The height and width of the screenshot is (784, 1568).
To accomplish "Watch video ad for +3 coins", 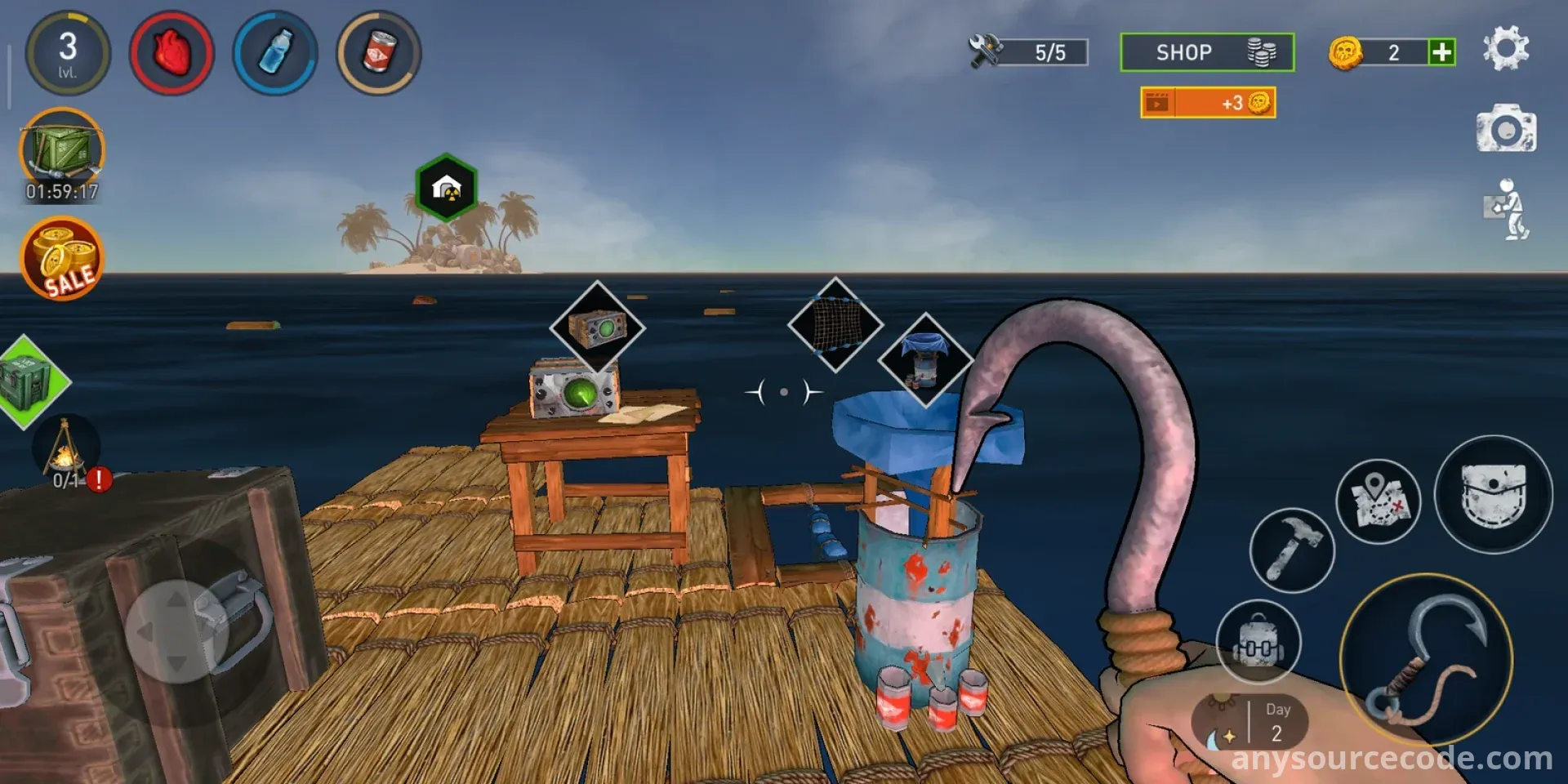I will pyautogui.click(x=1207, y=103).
